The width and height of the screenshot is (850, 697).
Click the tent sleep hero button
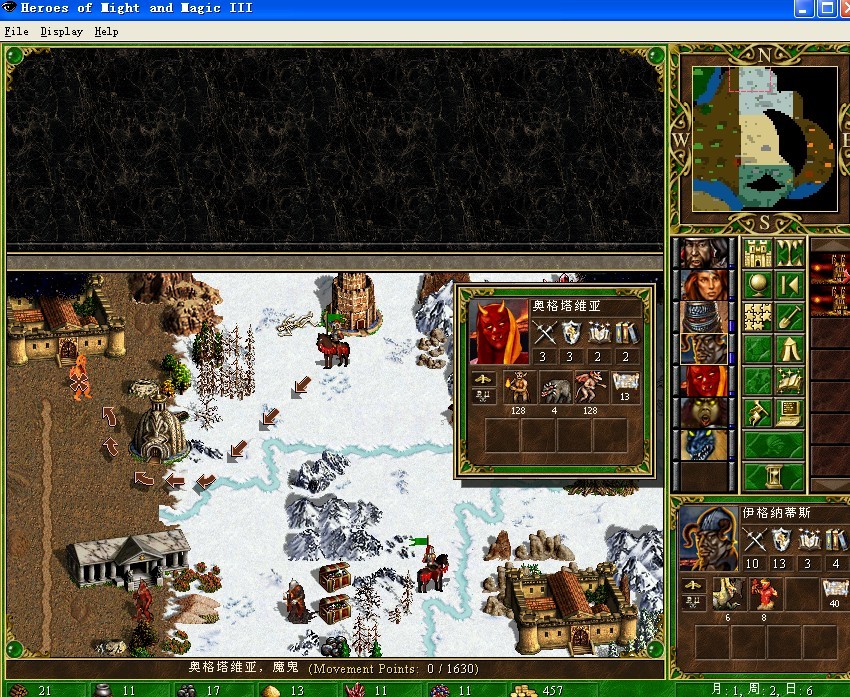pos(789,349)
